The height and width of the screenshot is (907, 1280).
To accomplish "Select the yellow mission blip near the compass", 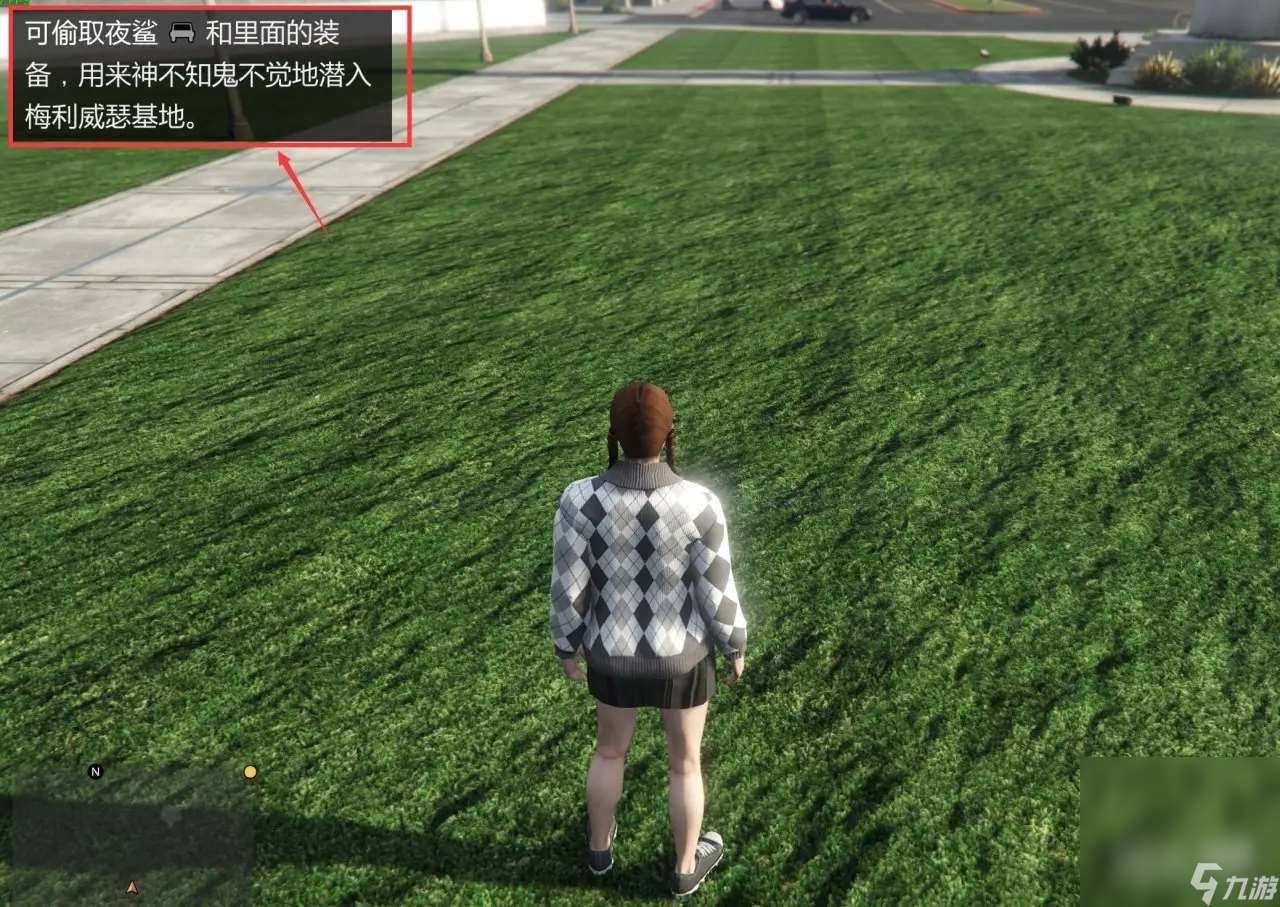I will (x=248, y=773).
